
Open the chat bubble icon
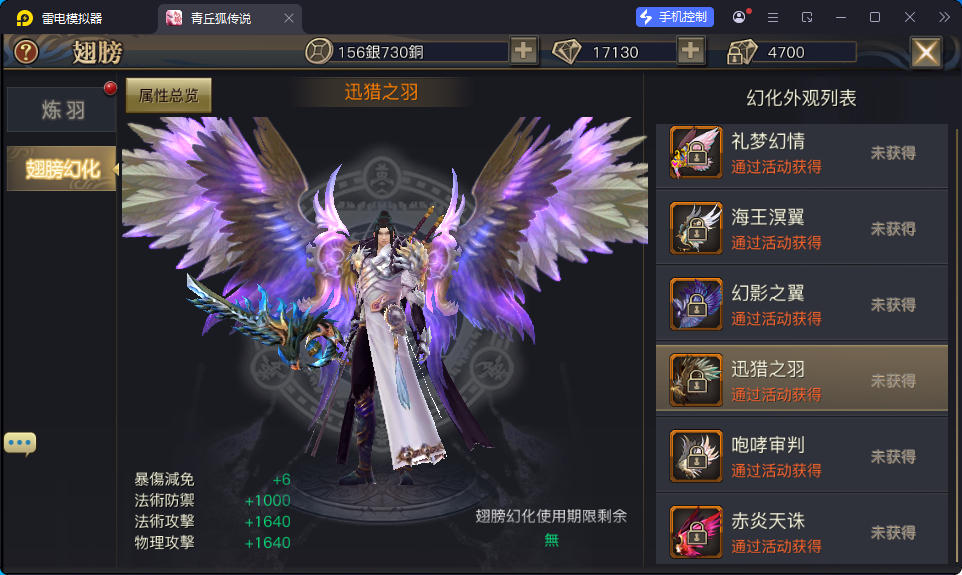20,442
